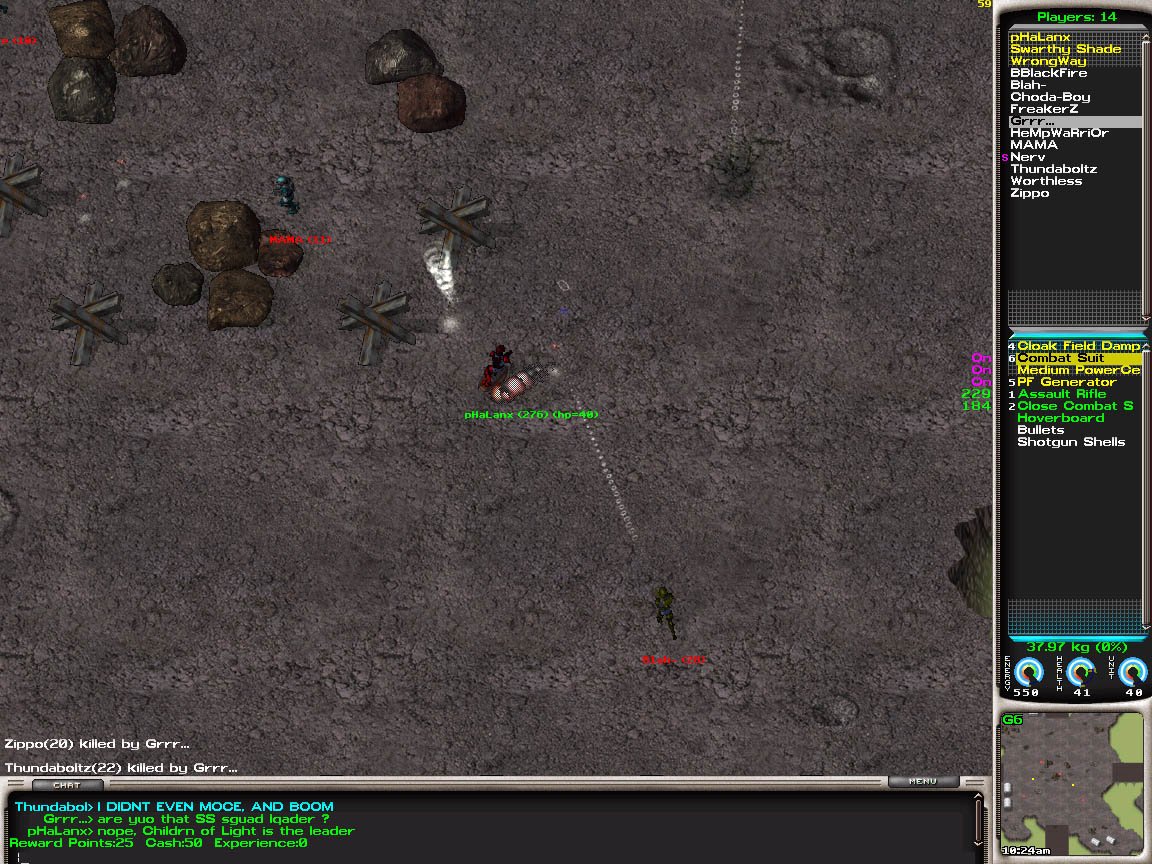Image resolution: width=1152 pixels, height=864 pixels.
Task: Select Zippo in the player list
Action: coord(1029,193)
